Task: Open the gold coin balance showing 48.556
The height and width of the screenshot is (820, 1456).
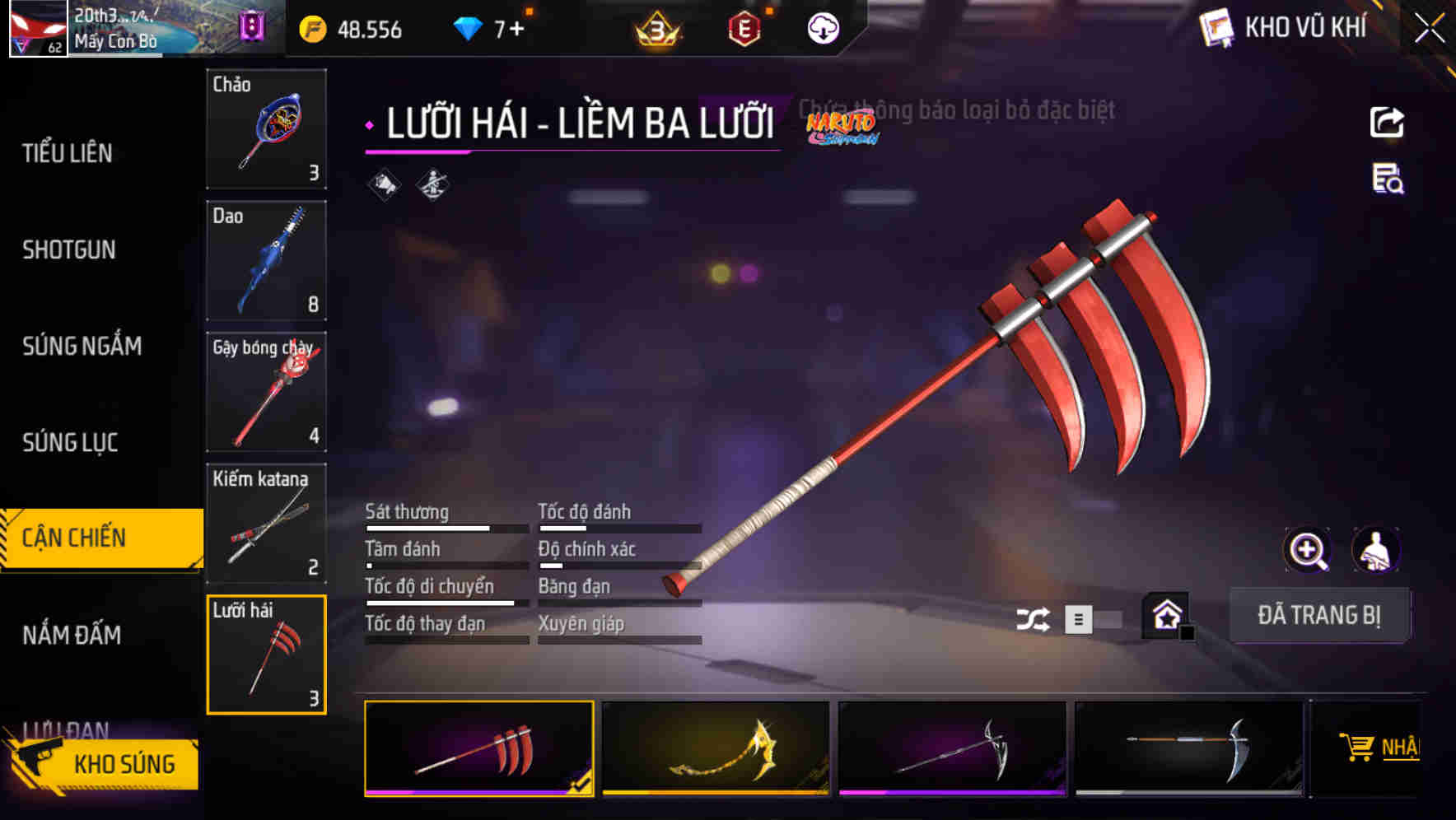Action: coord(349,30)
